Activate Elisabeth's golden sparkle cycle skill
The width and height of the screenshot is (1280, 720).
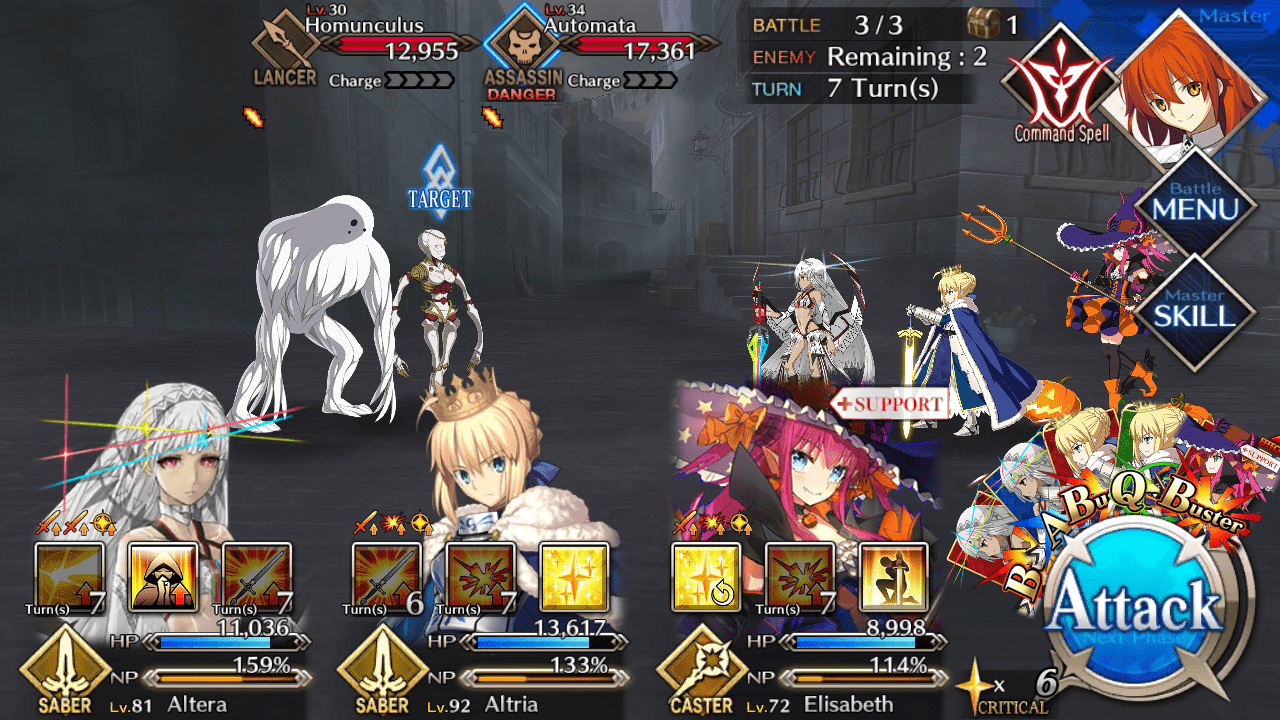(x=706, y=577)
